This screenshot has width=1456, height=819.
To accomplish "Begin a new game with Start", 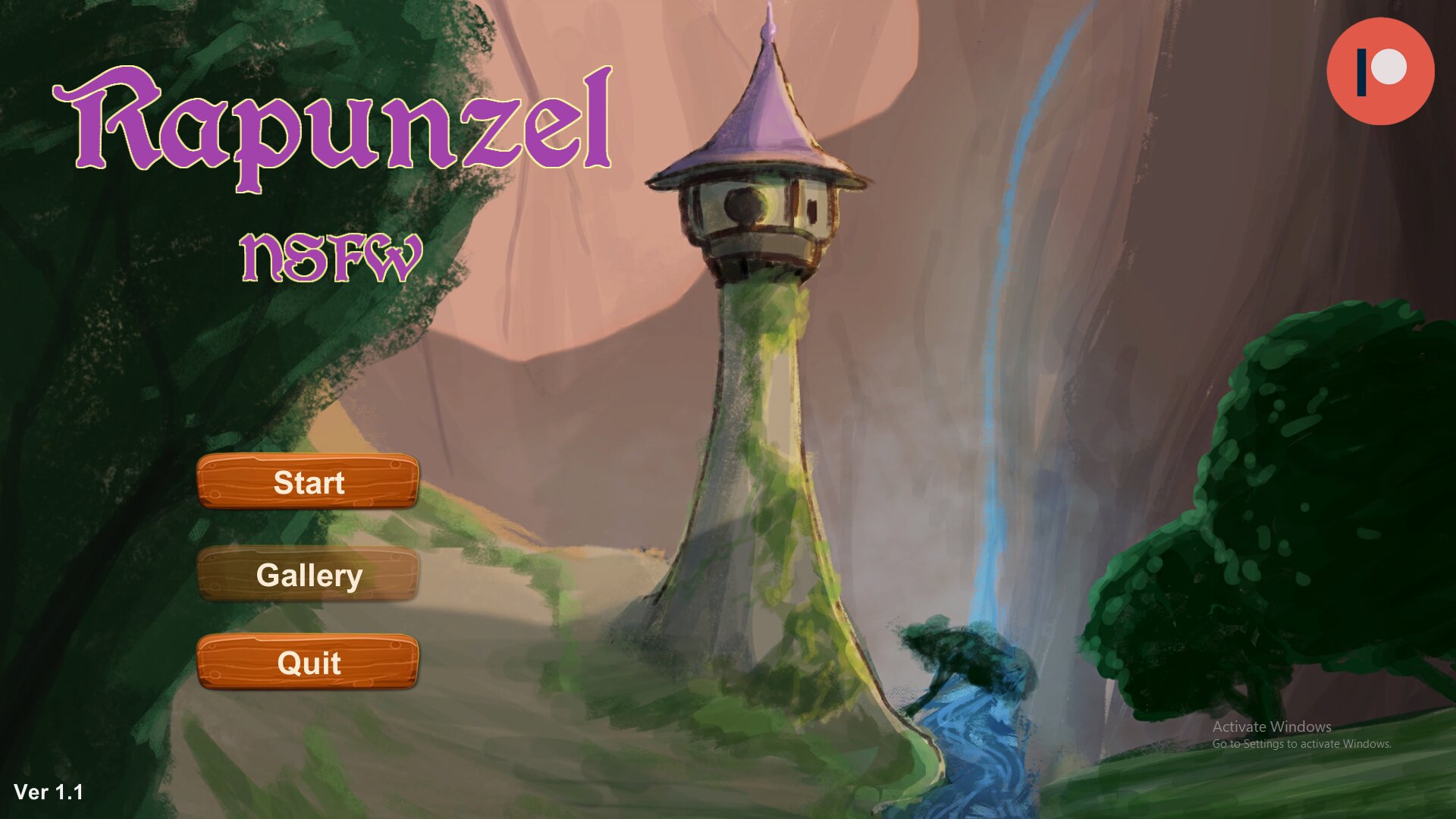I will pos(308,483).
